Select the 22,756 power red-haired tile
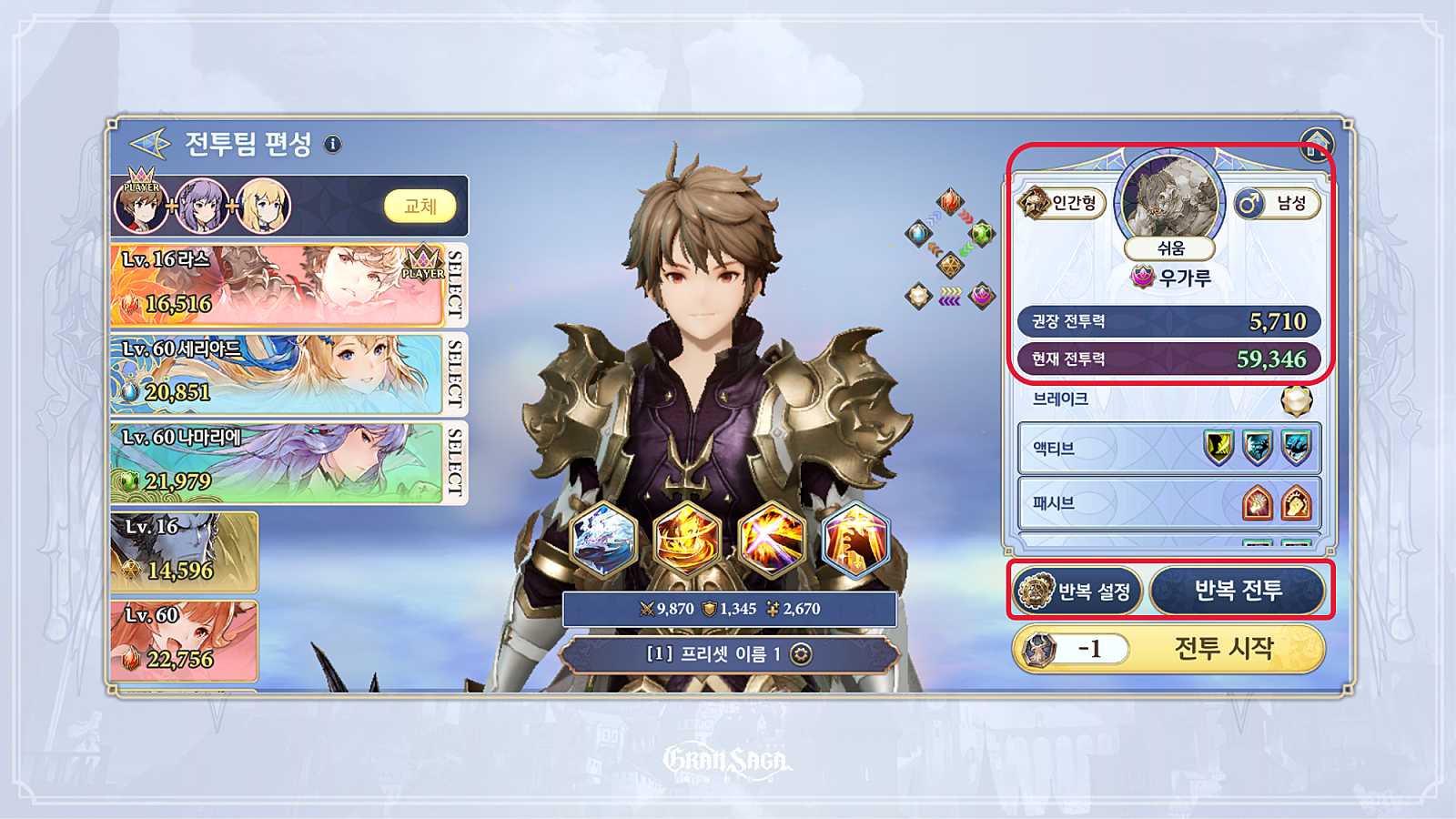Screen dimensions: 1456x819 click(184, 640)
